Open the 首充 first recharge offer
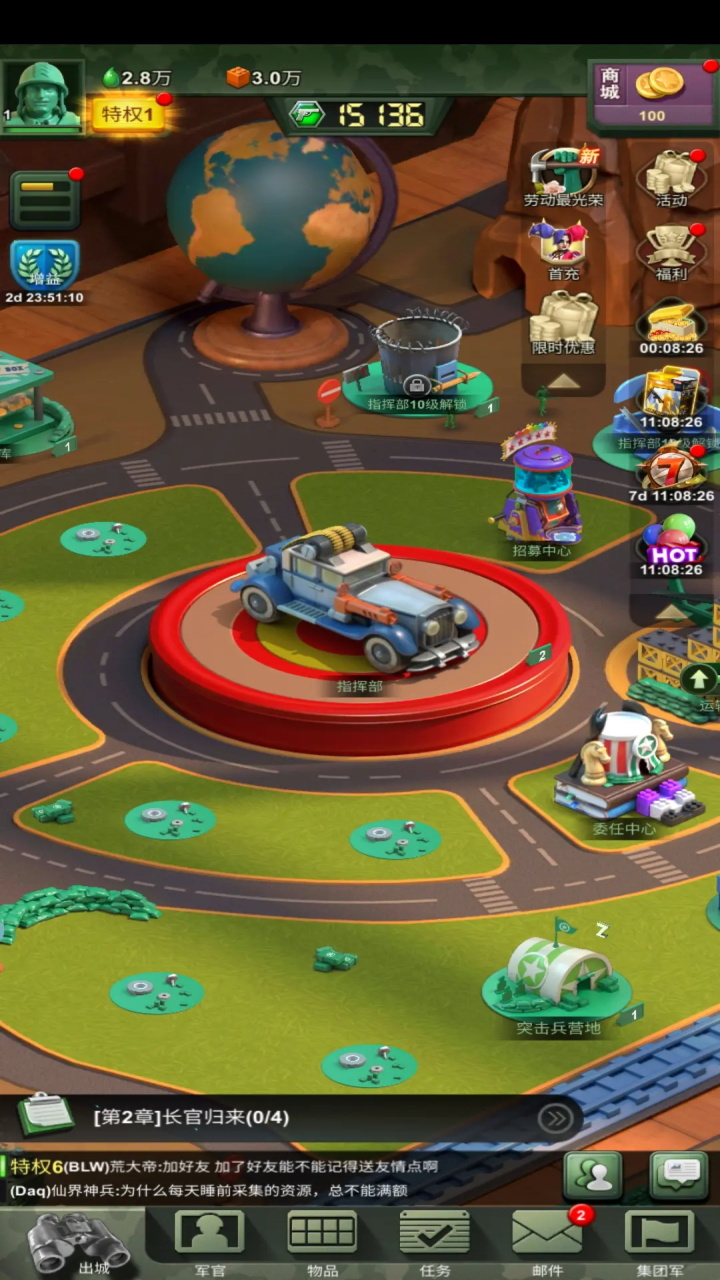 click(x=562, y=249)
